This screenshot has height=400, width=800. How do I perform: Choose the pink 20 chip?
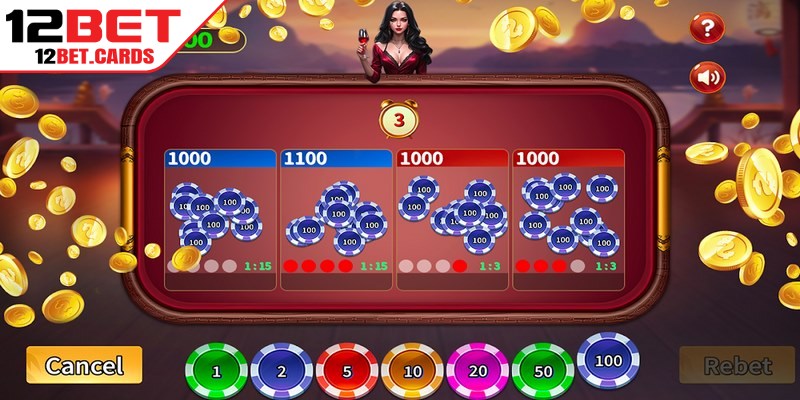point(477,371)
